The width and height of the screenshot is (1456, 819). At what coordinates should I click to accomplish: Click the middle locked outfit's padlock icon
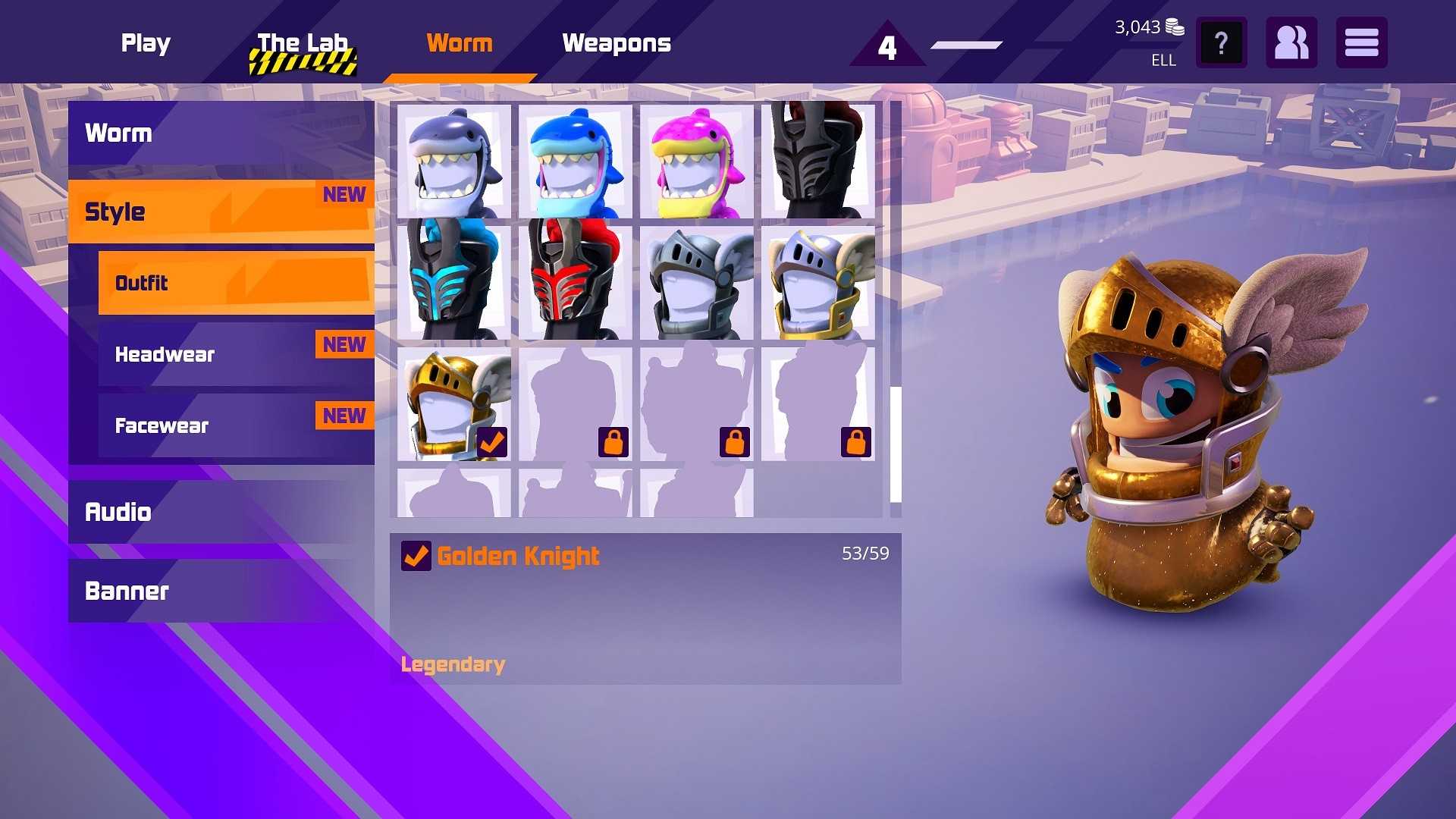click(734, 442)
